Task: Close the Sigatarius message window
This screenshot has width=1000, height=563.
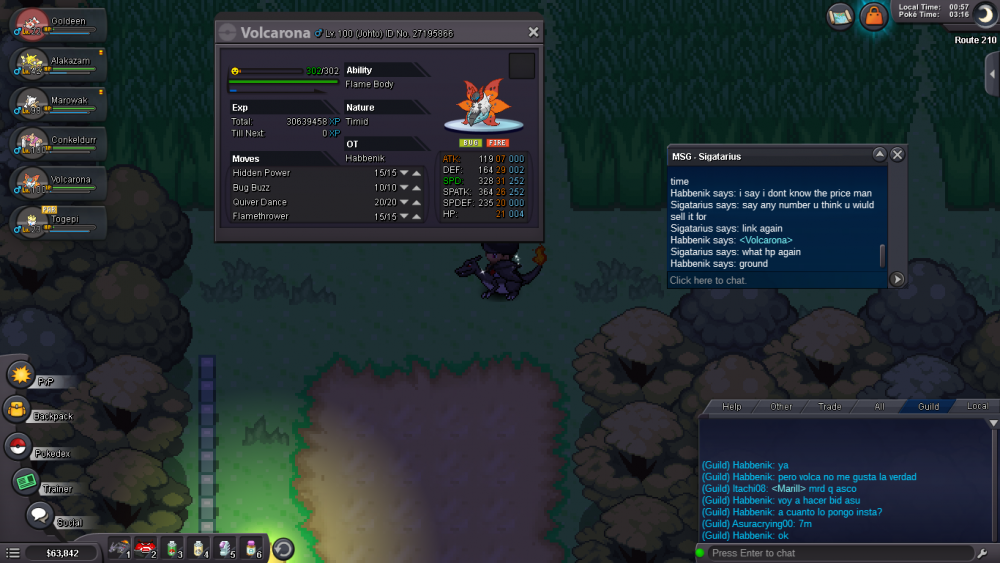Action: (897, 155)
